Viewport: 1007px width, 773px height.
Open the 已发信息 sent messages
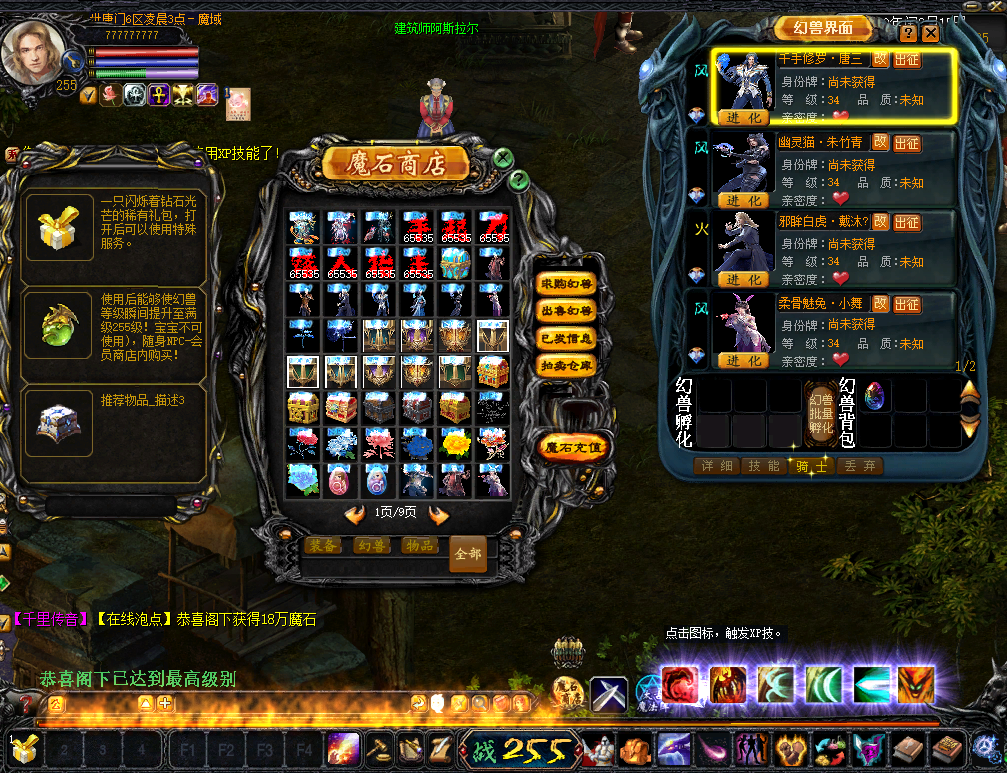pyautogui.click(x=565, y=339)
